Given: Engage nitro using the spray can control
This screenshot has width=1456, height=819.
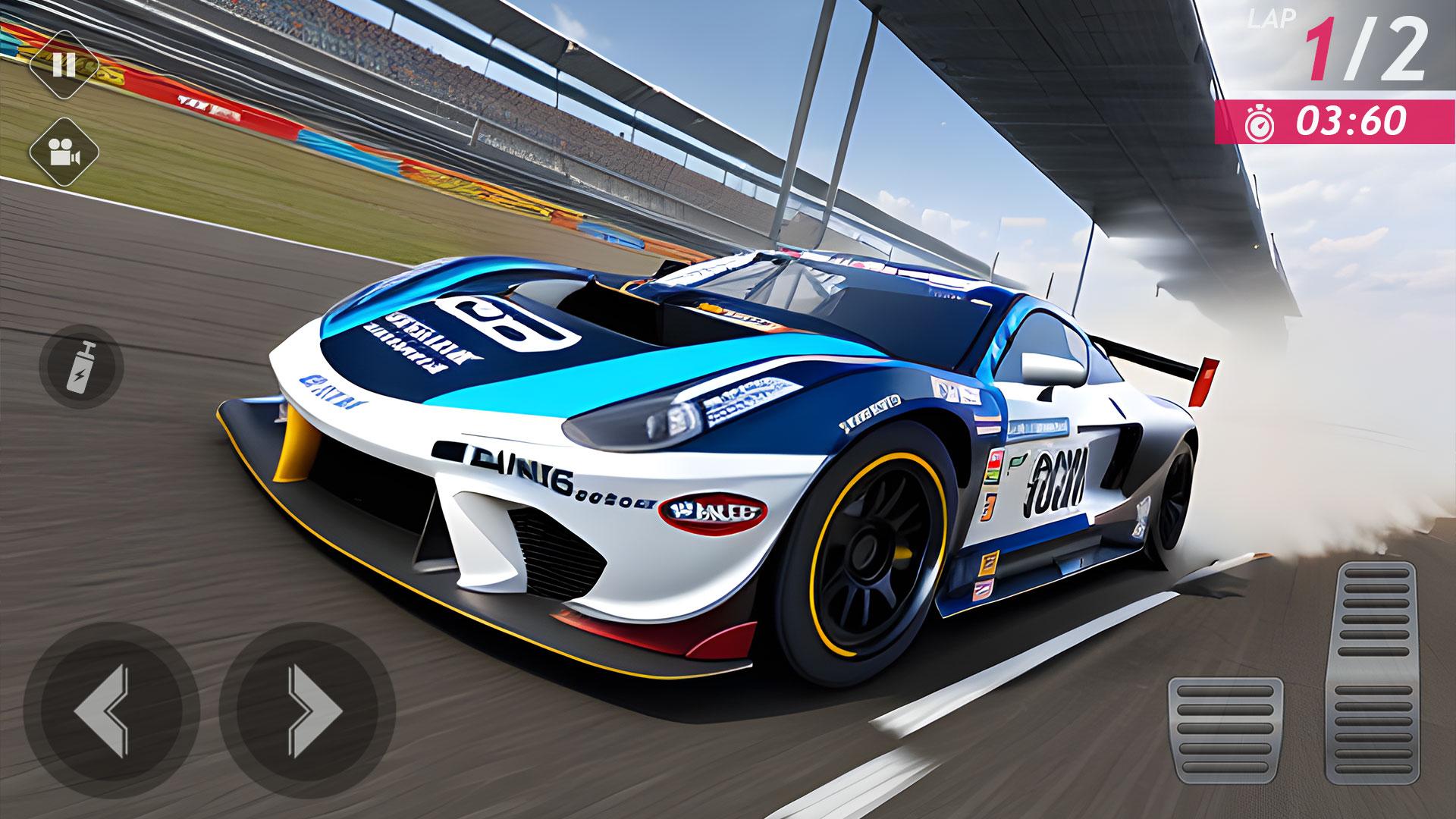Looking at the screenshot, I should pos(81,366).
